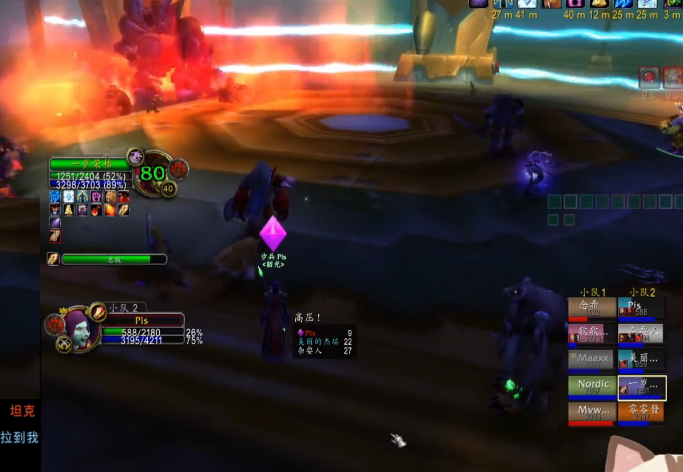The height and width of the screenshot is (472, 683).
Task: Click the 坦克 label on the left panel
Action: click(x=21, y=410)
